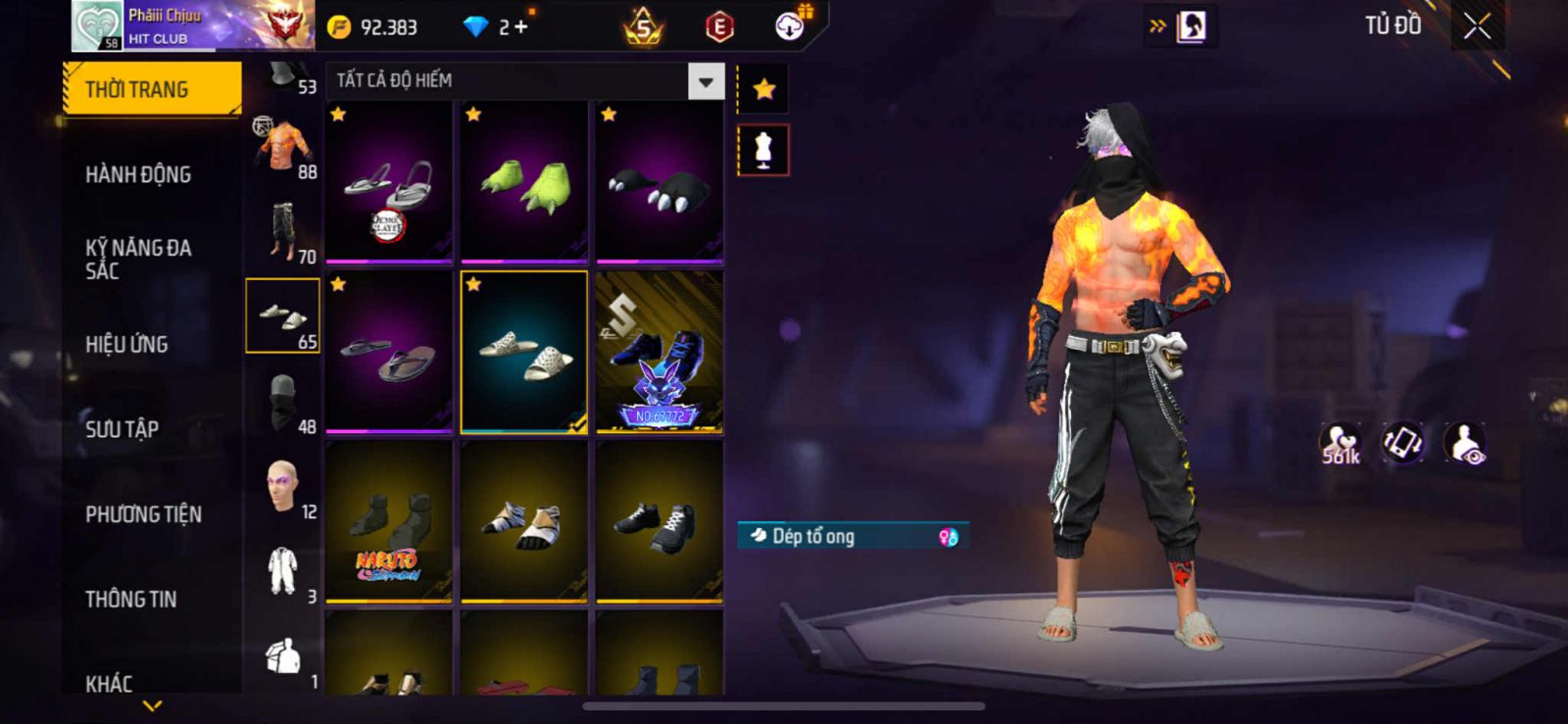Add diamonds with the plus button

[520, 27]
